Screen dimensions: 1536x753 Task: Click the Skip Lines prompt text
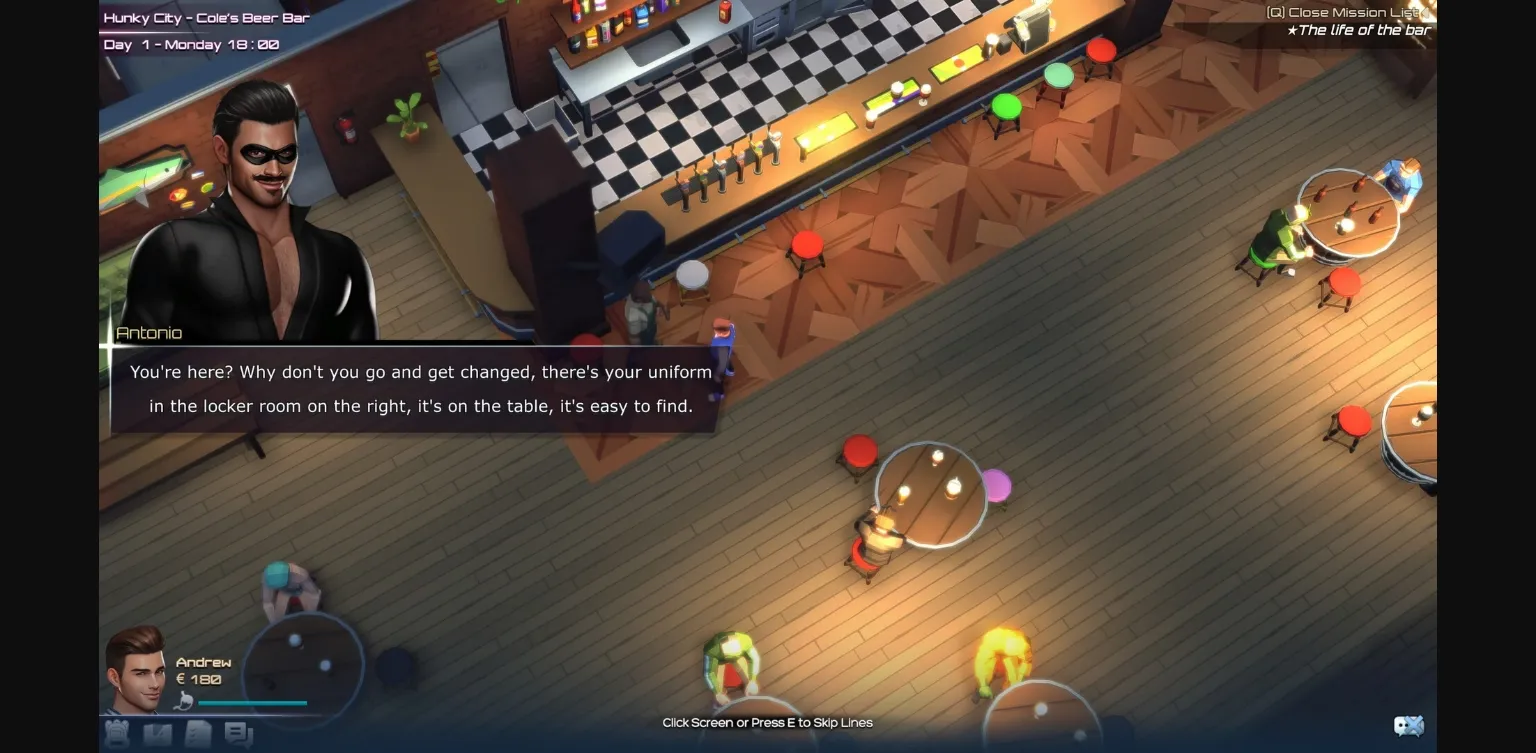(767, 722)
